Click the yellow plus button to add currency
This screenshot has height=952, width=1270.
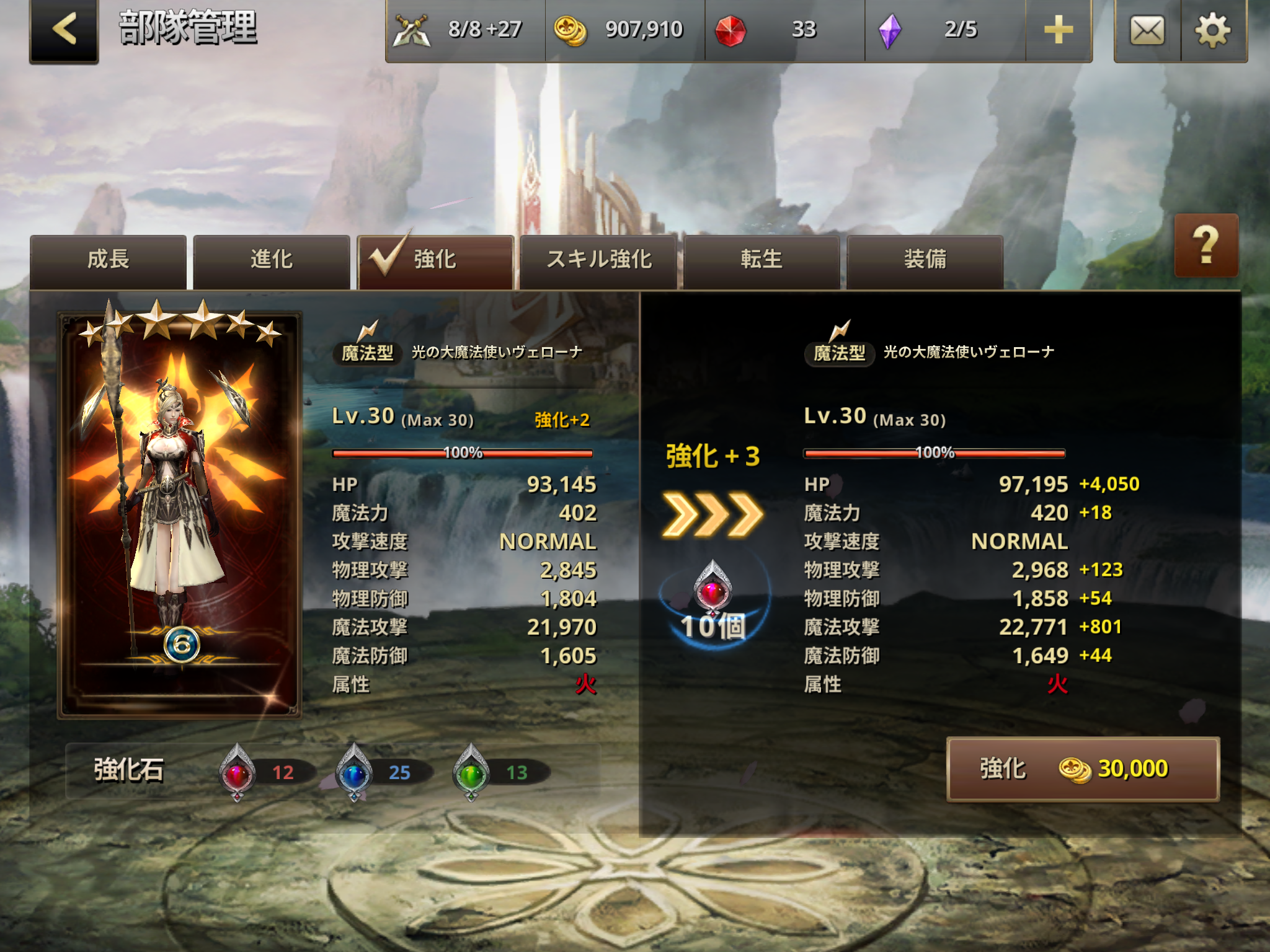(x=1059, y=30)
